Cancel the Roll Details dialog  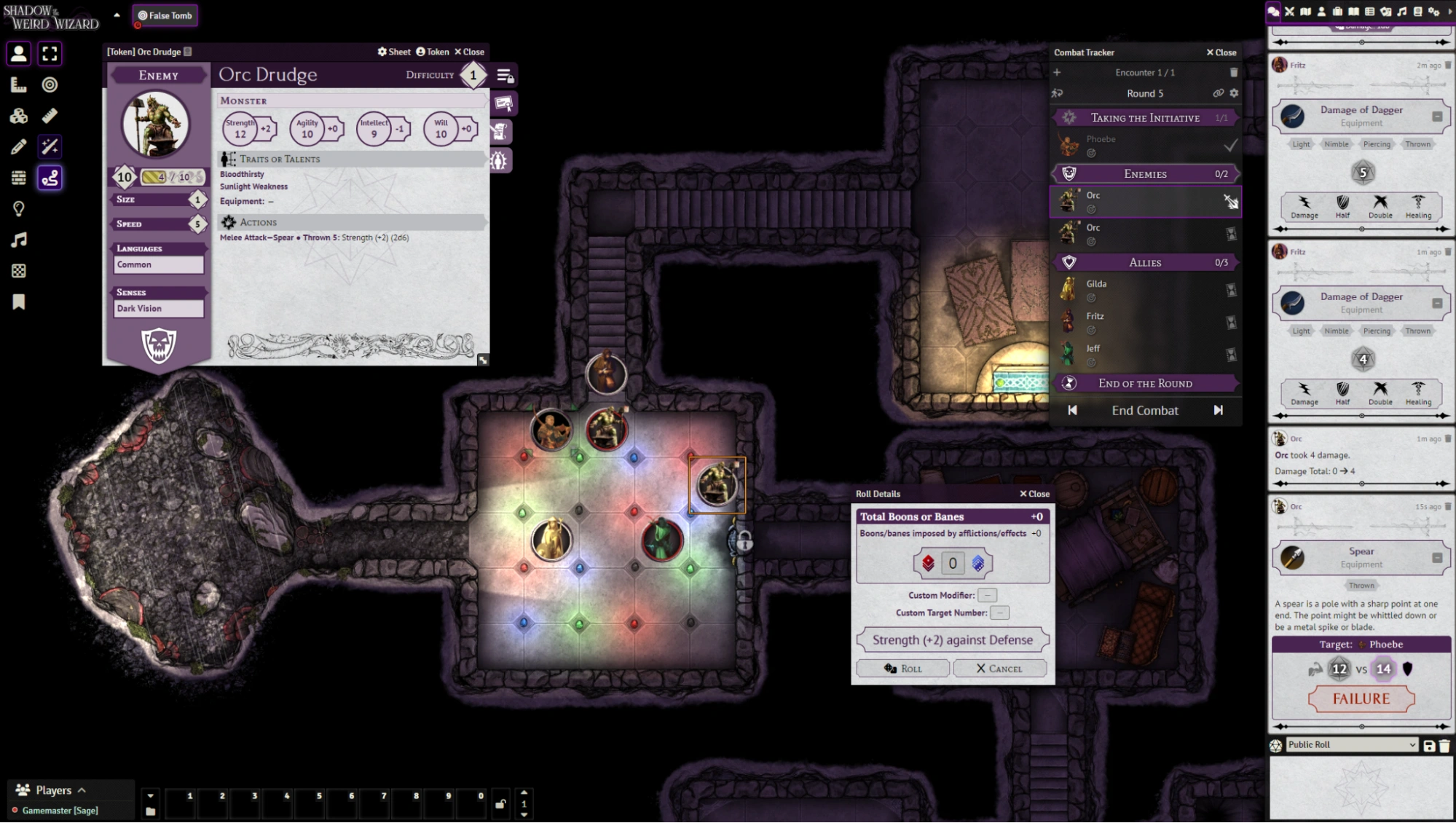pos(999,669)
